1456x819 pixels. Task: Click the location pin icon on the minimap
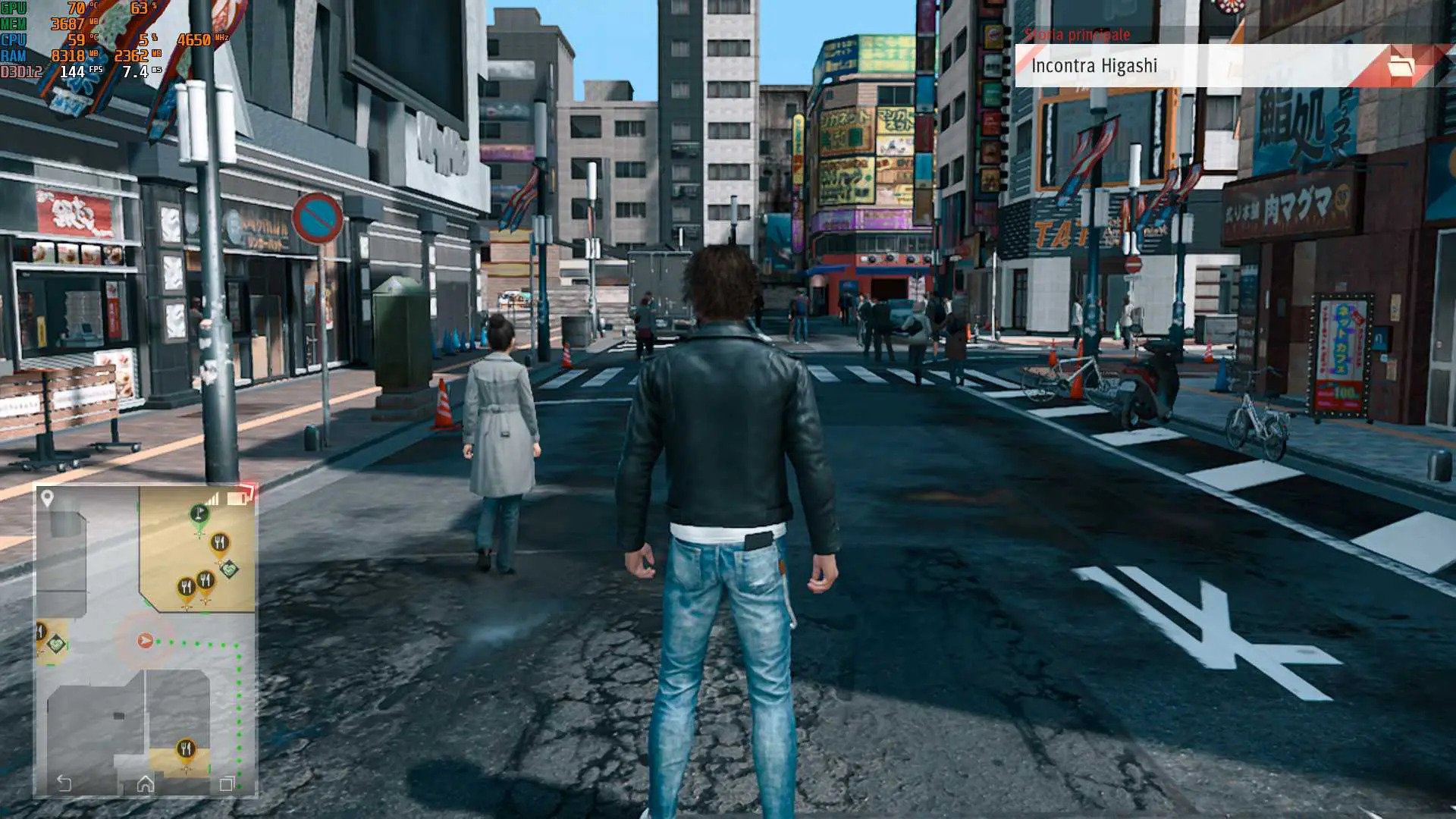pyautogui.click(x=47, y=498)
